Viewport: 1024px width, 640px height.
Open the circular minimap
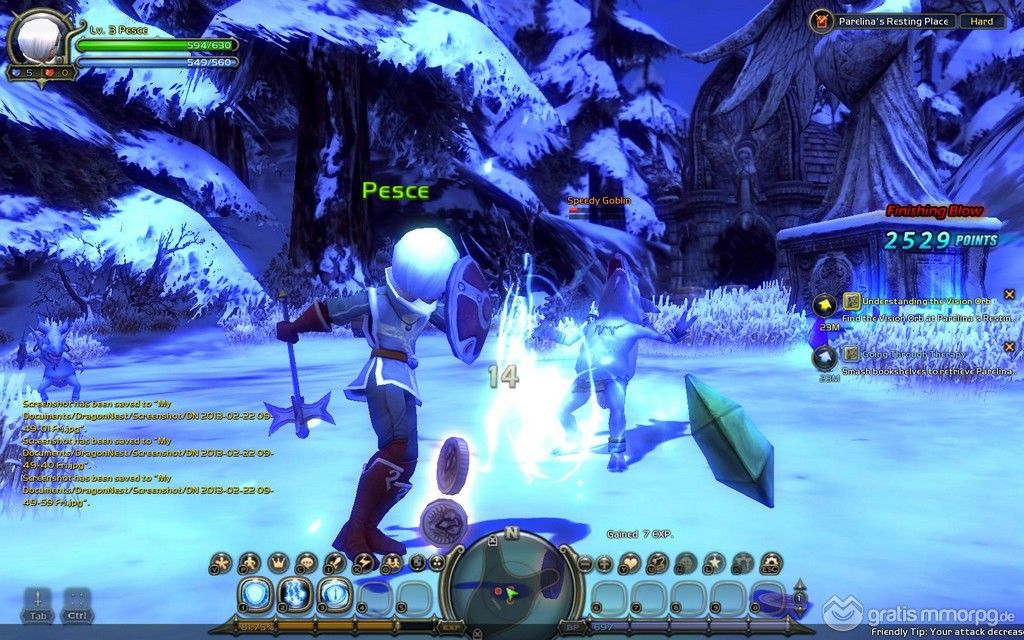pos(505,585)
